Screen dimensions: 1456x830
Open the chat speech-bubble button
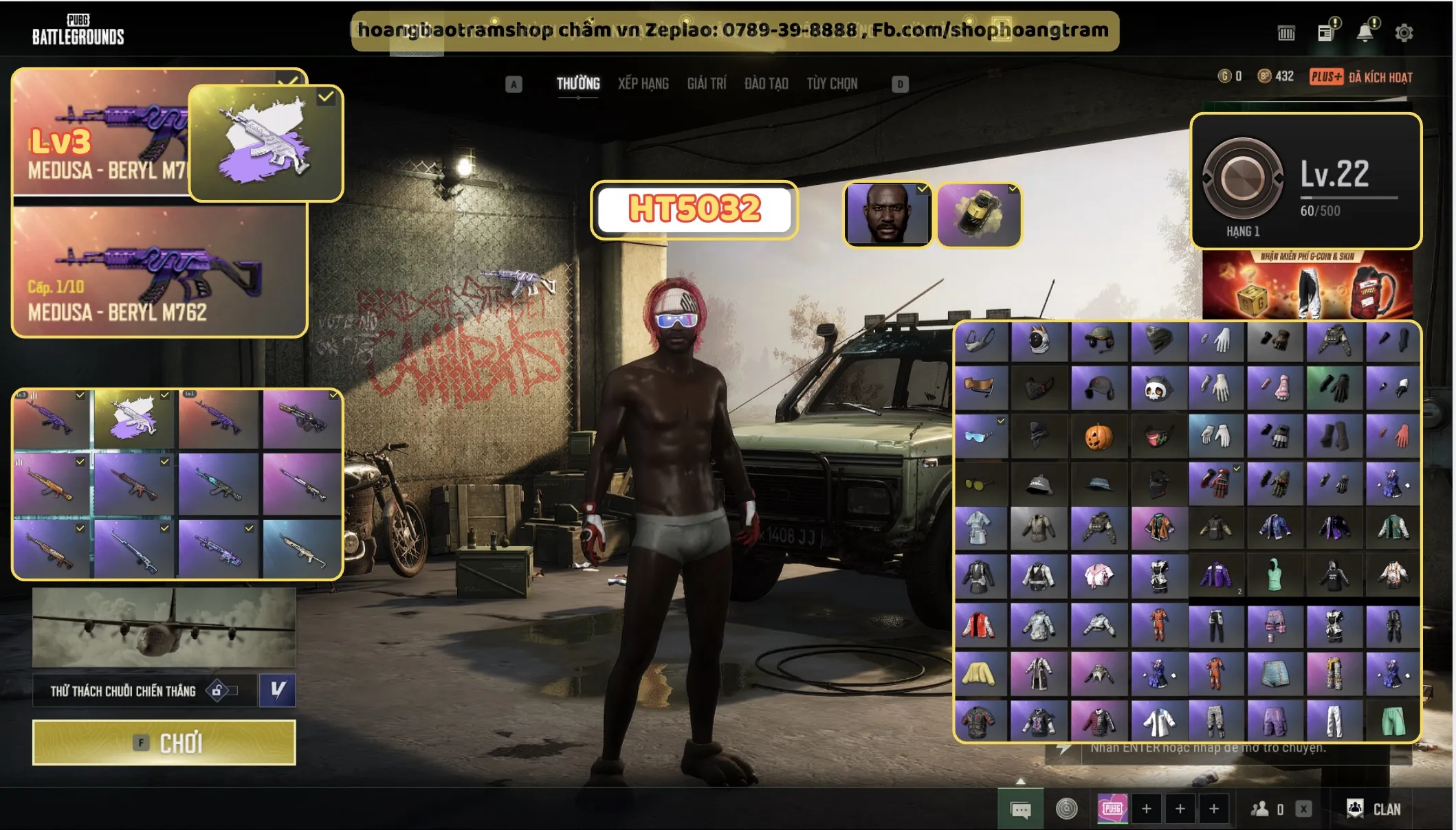tap(1020, 810)
